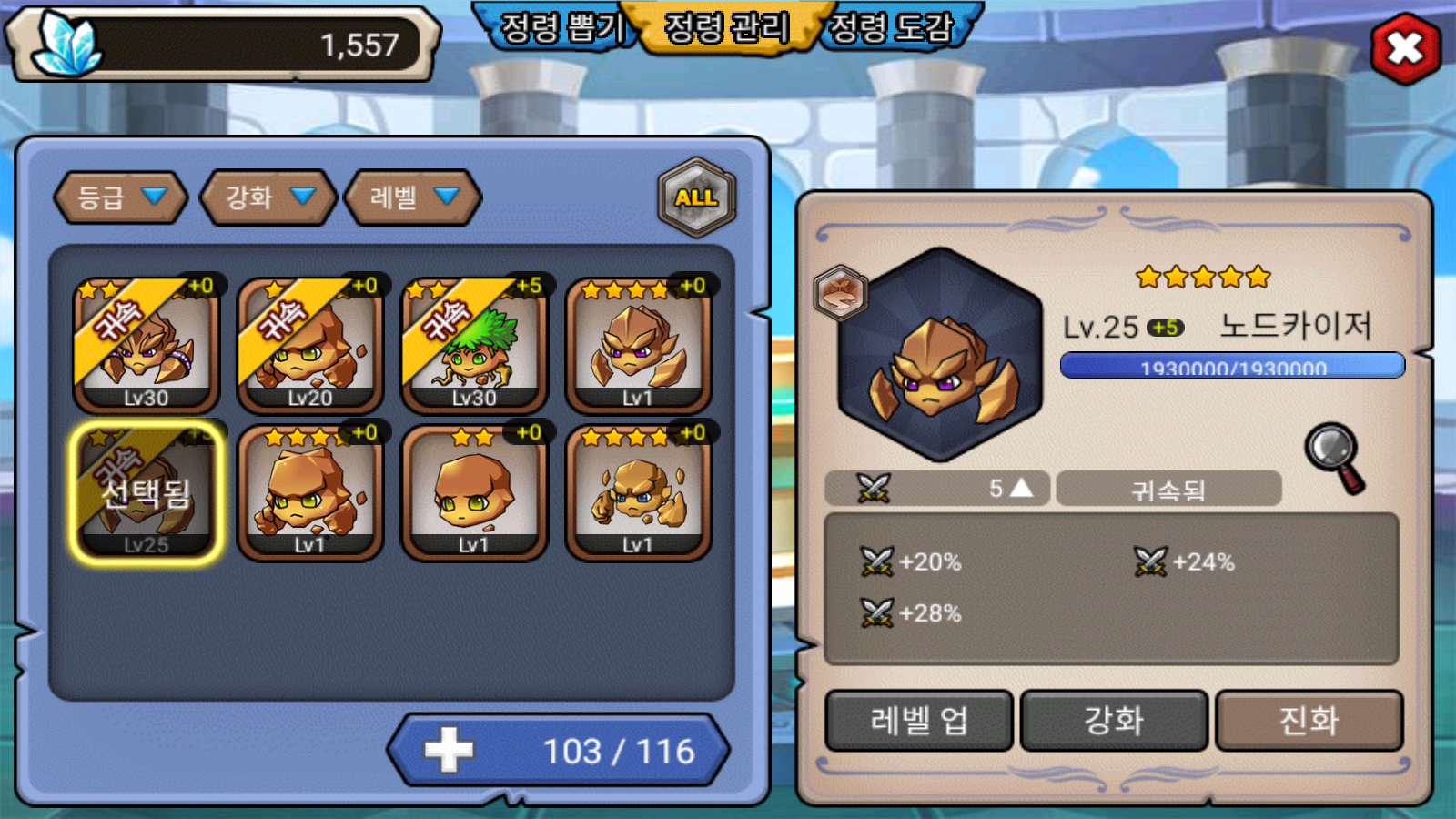Image resolution: width=1456 pixels, height=819 pixels.
Task: Select the Lv30 leafy green-haired spirit
Action: point(474,346)
